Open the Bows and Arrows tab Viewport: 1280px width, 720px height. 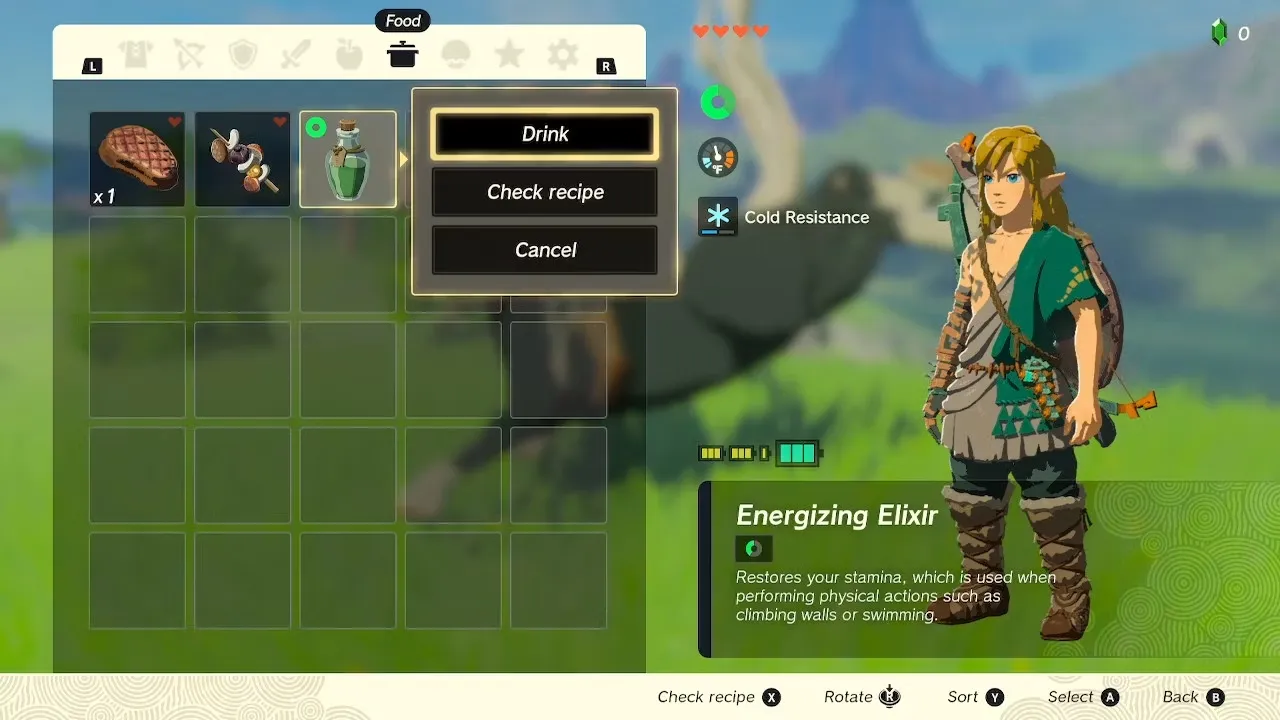(190, 55)
